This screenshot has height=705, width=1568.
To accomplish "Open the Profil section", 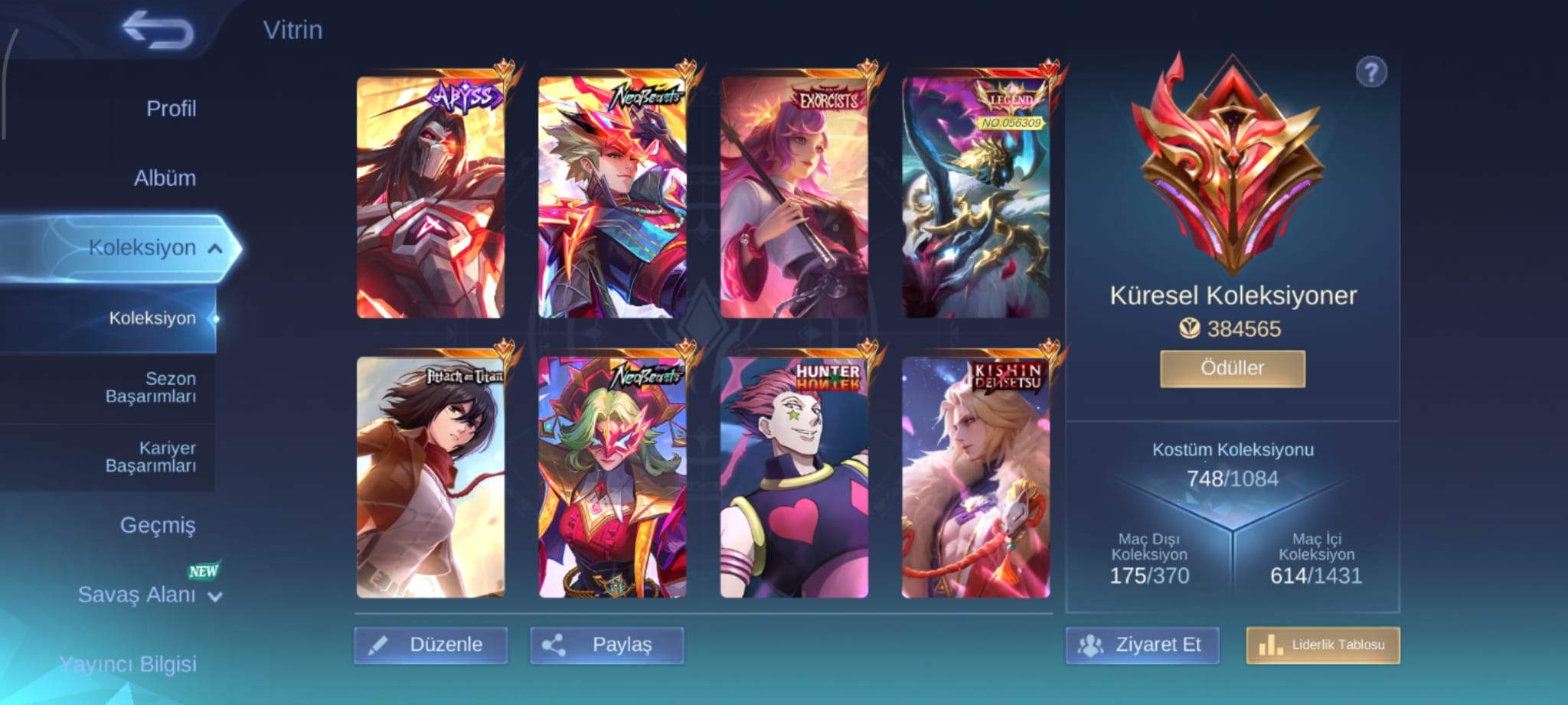I will click(x=171, y=109).
